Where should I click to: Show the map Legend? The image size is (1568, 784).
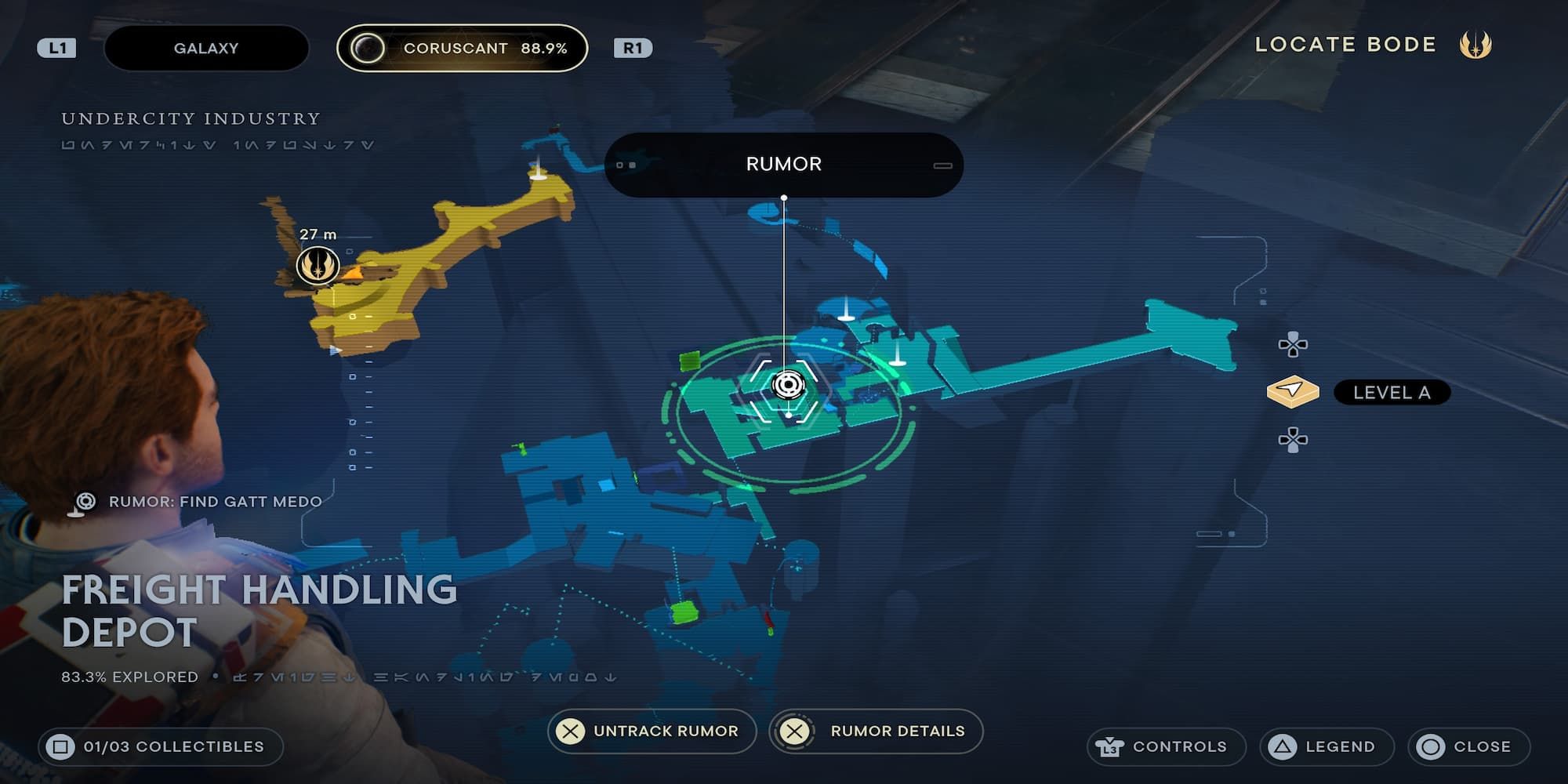click(1326, 746)
